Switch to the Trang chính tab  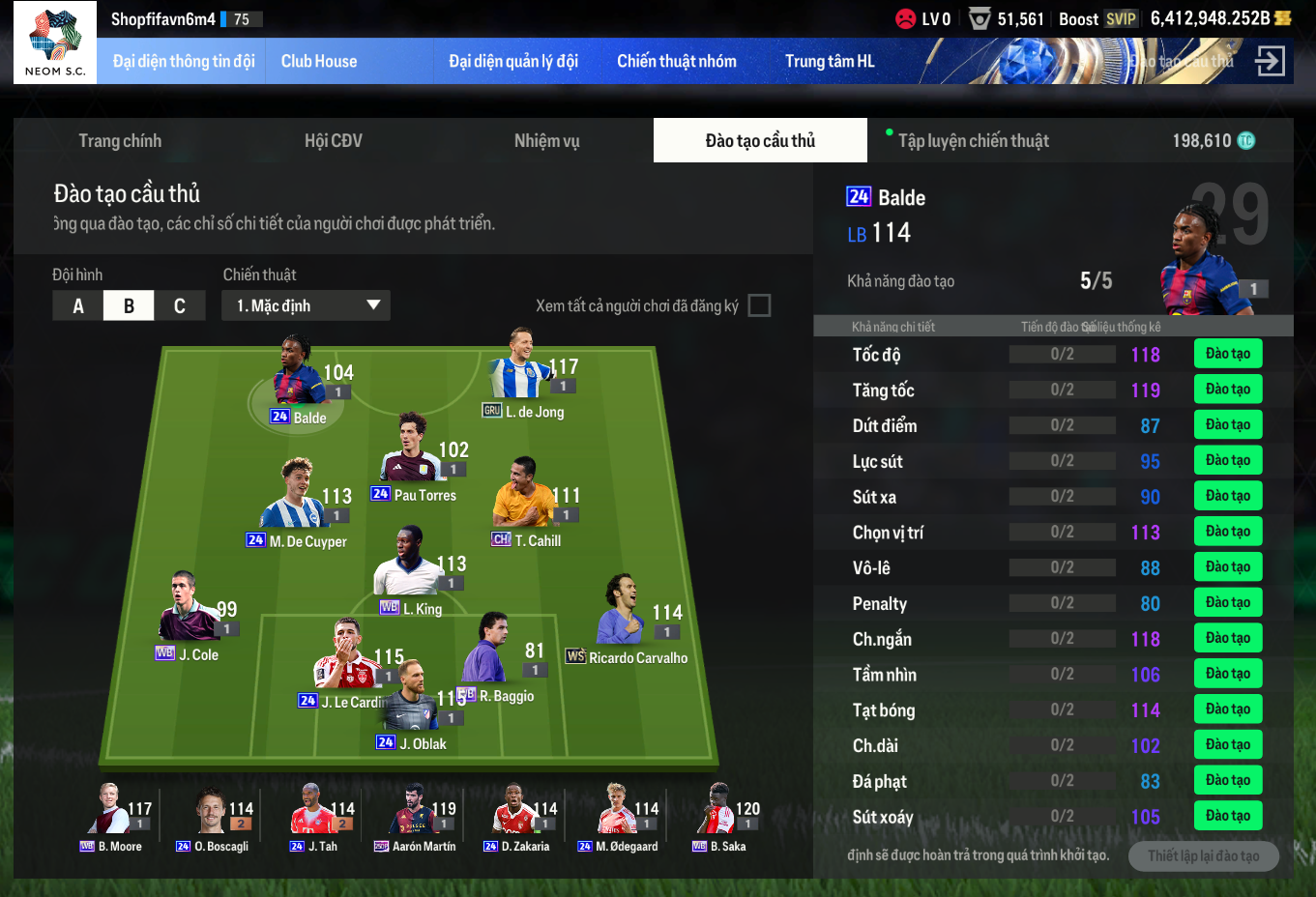[x=120, y=141]
